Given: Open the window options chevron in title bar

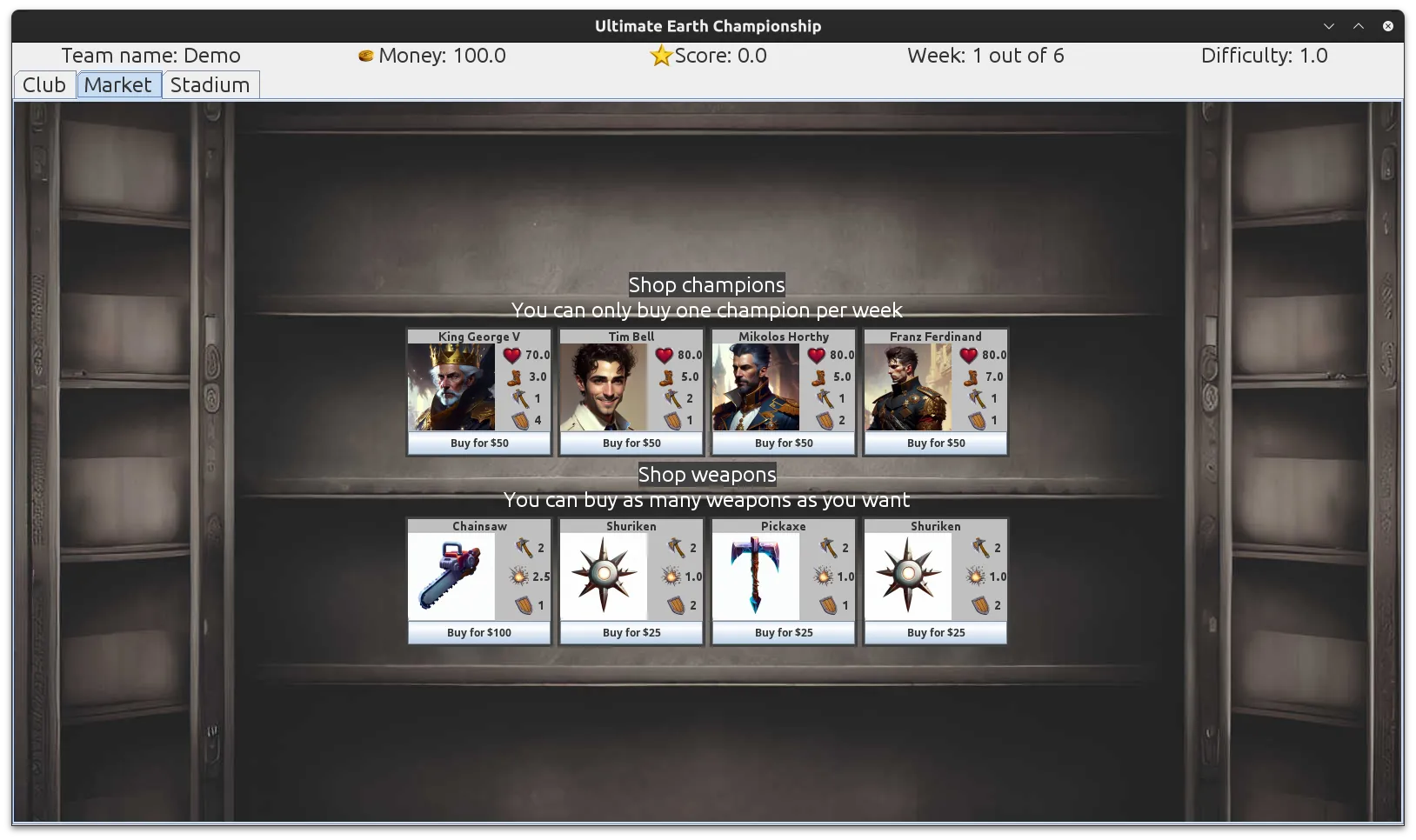Looking at the screenshot, I should 1328,25.
